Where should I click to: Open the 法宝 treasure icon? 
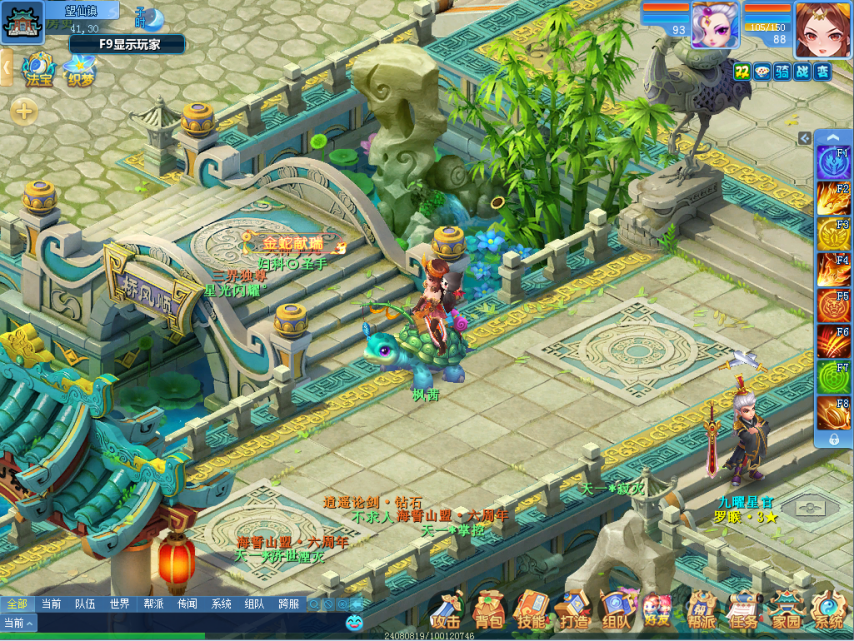pos(39,68)
